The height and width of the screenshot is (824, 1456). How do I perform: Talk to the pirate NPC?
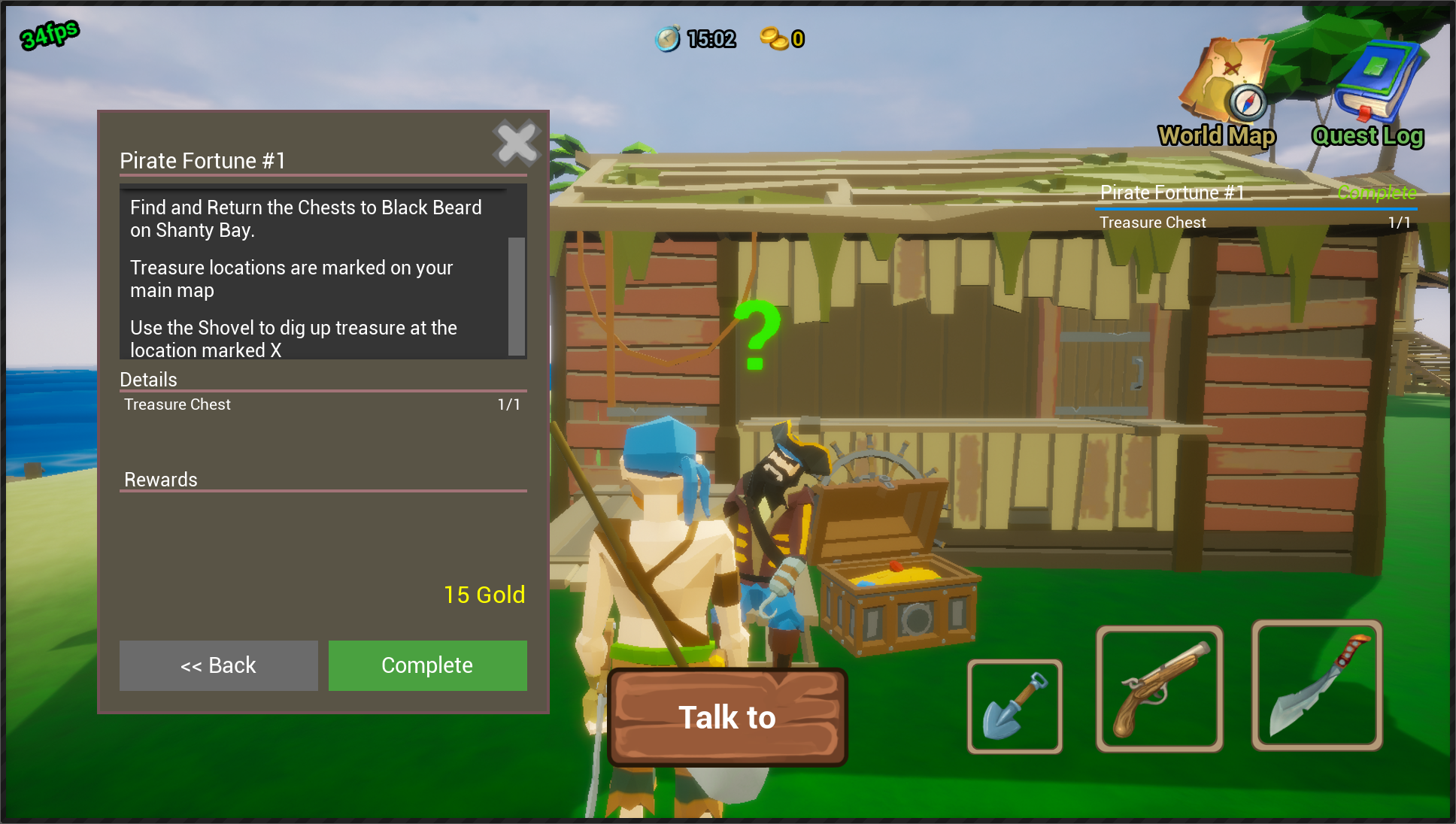[x=726, y=716]
